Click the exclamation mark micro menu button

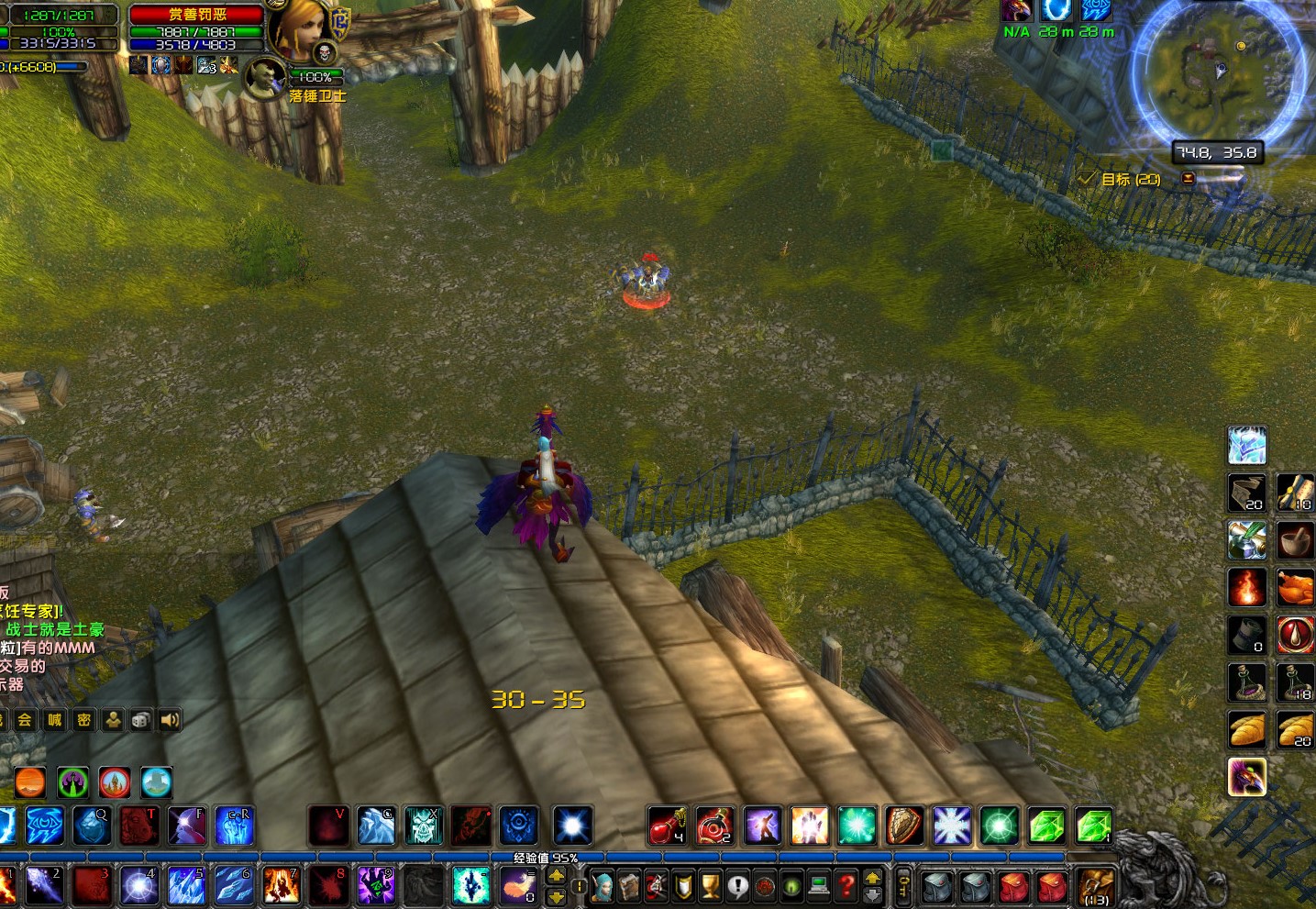click(x=738, y=885)
